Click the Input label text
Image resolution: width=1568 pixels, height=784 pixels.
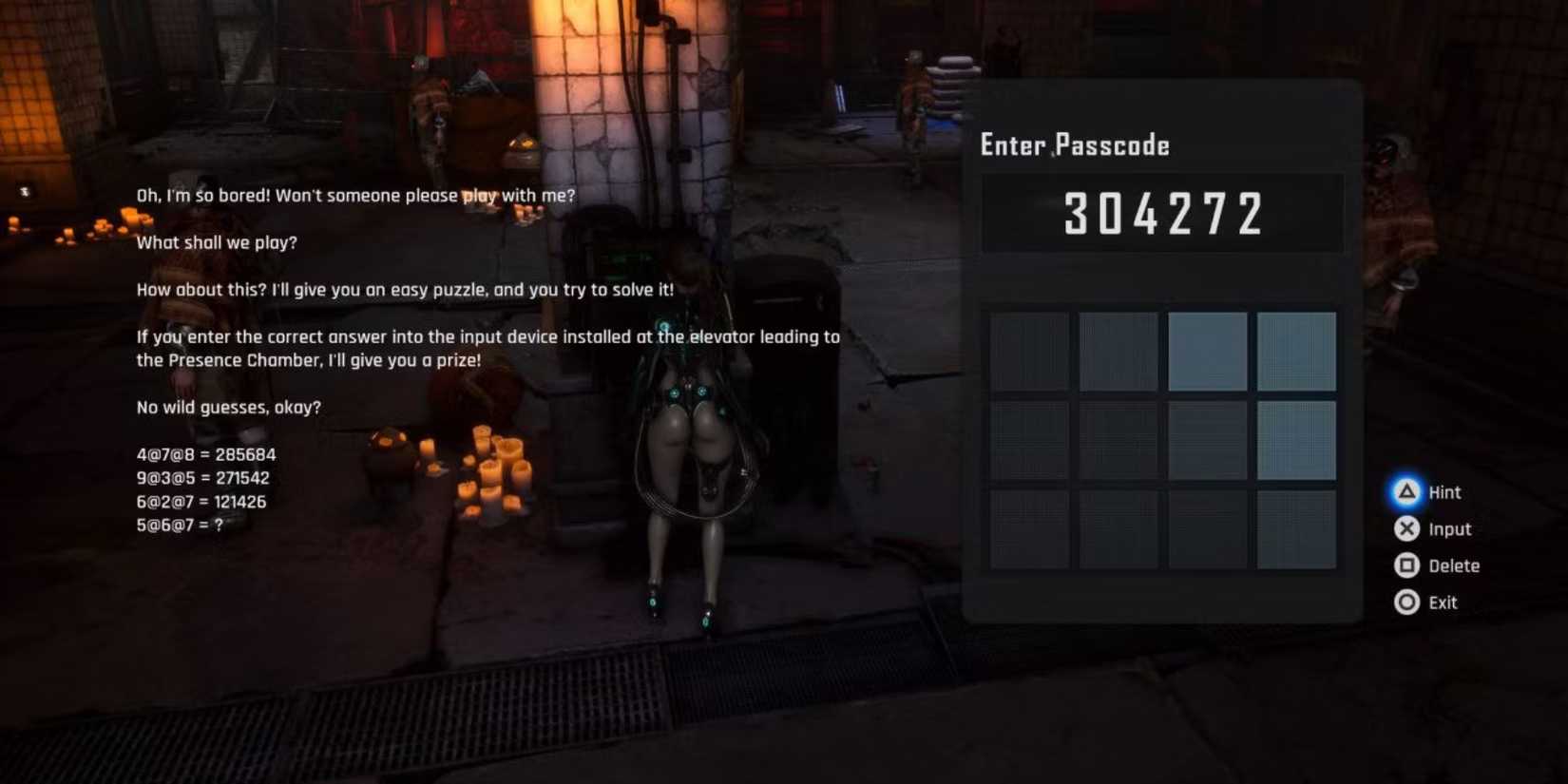[x=1449, y=529]
